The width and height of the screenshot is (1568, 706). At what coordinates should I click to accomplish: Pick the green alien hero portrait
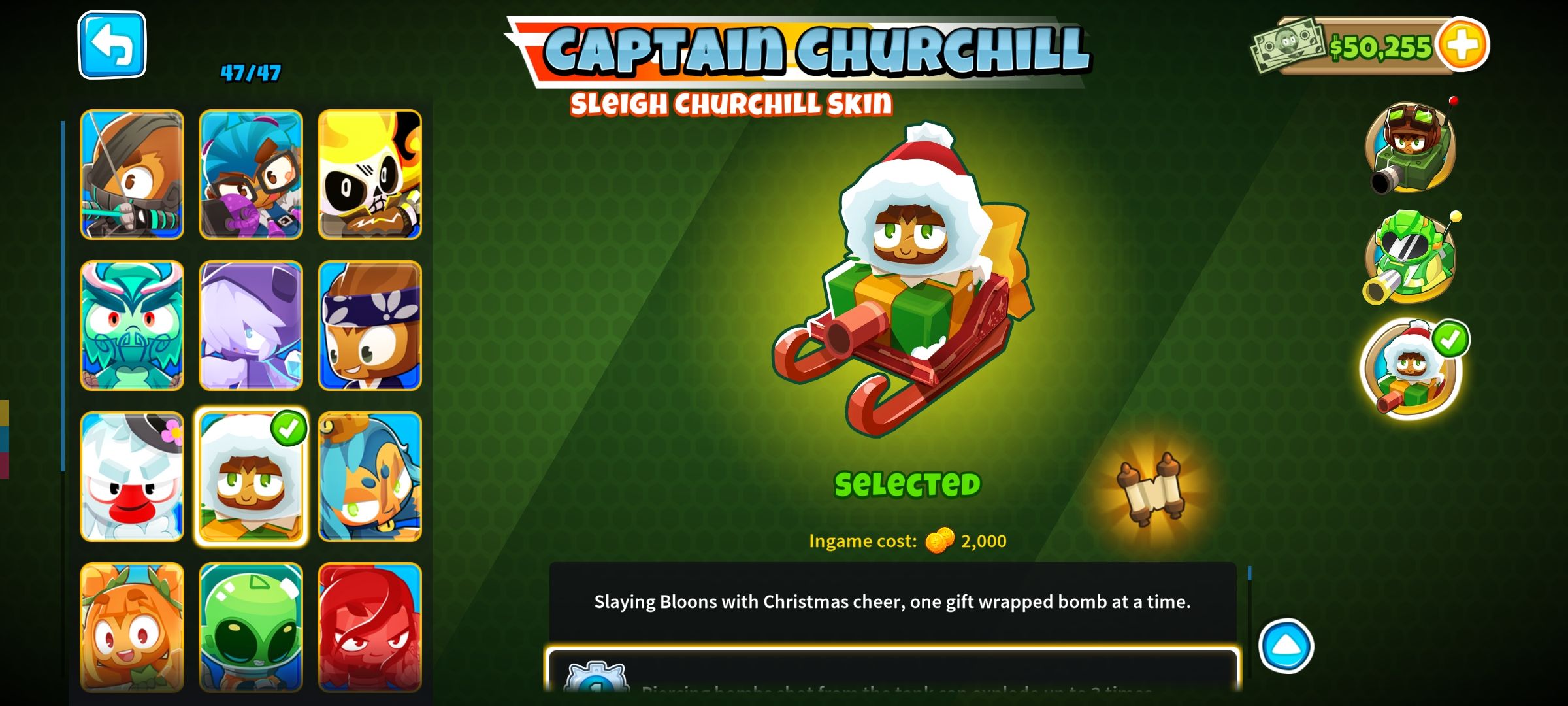[251, 626]
